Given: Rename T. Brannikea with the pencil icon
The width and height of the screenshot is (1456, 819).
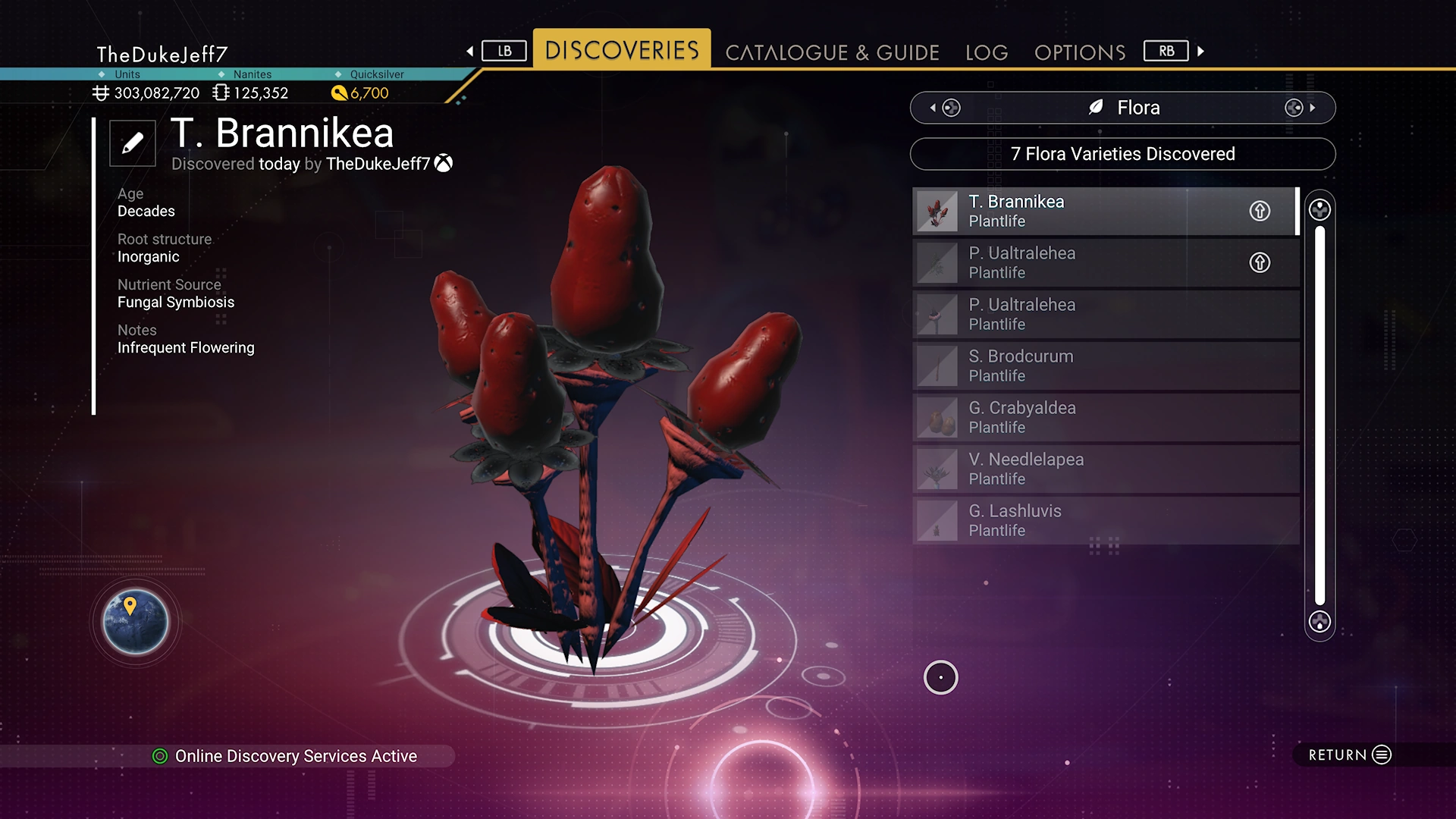Looking at the screenshot, I should click(x=133, y=143).
